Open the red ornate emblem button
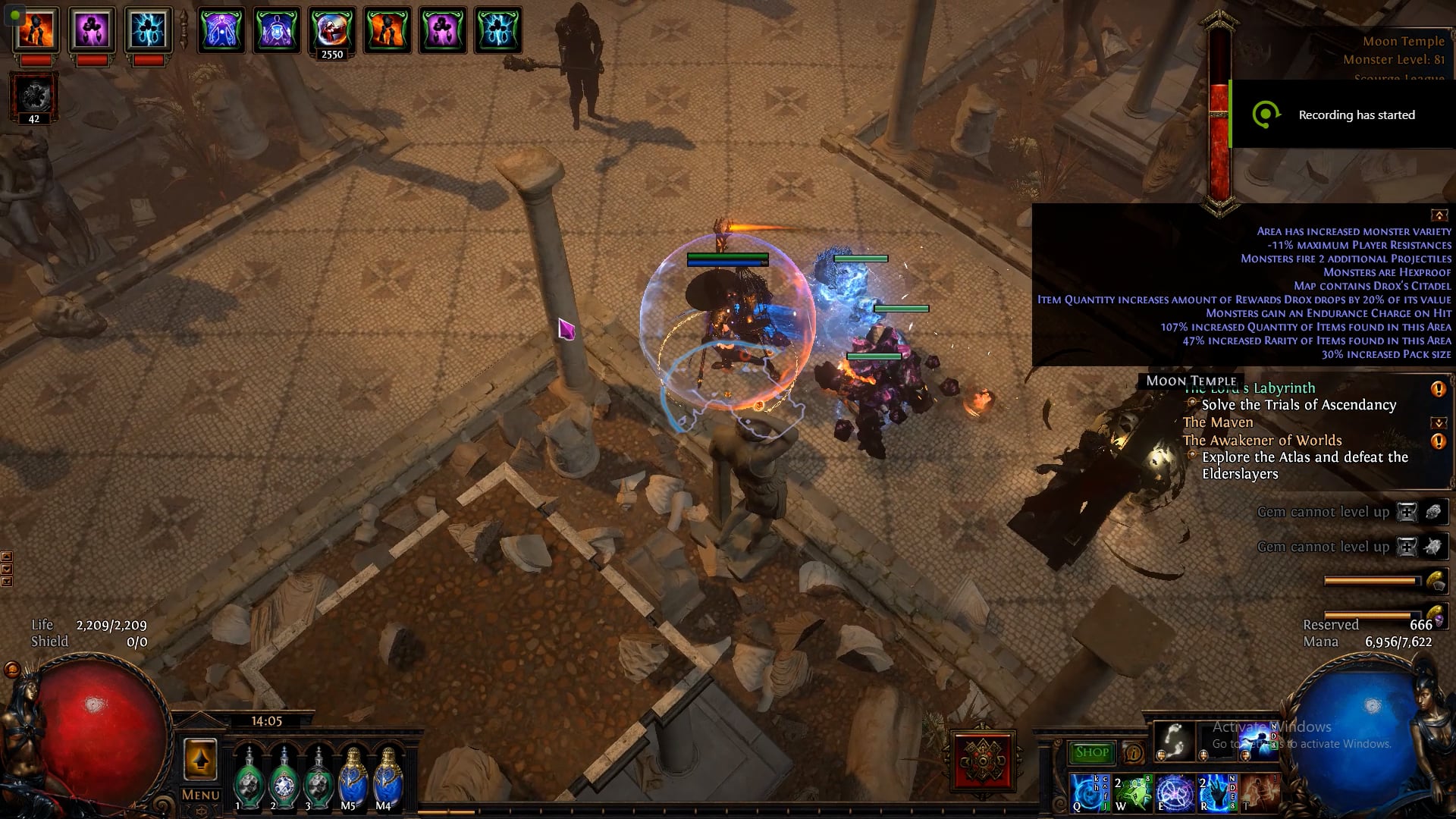The width and height of the screenshot is (1456, 819). click(984, 758)
